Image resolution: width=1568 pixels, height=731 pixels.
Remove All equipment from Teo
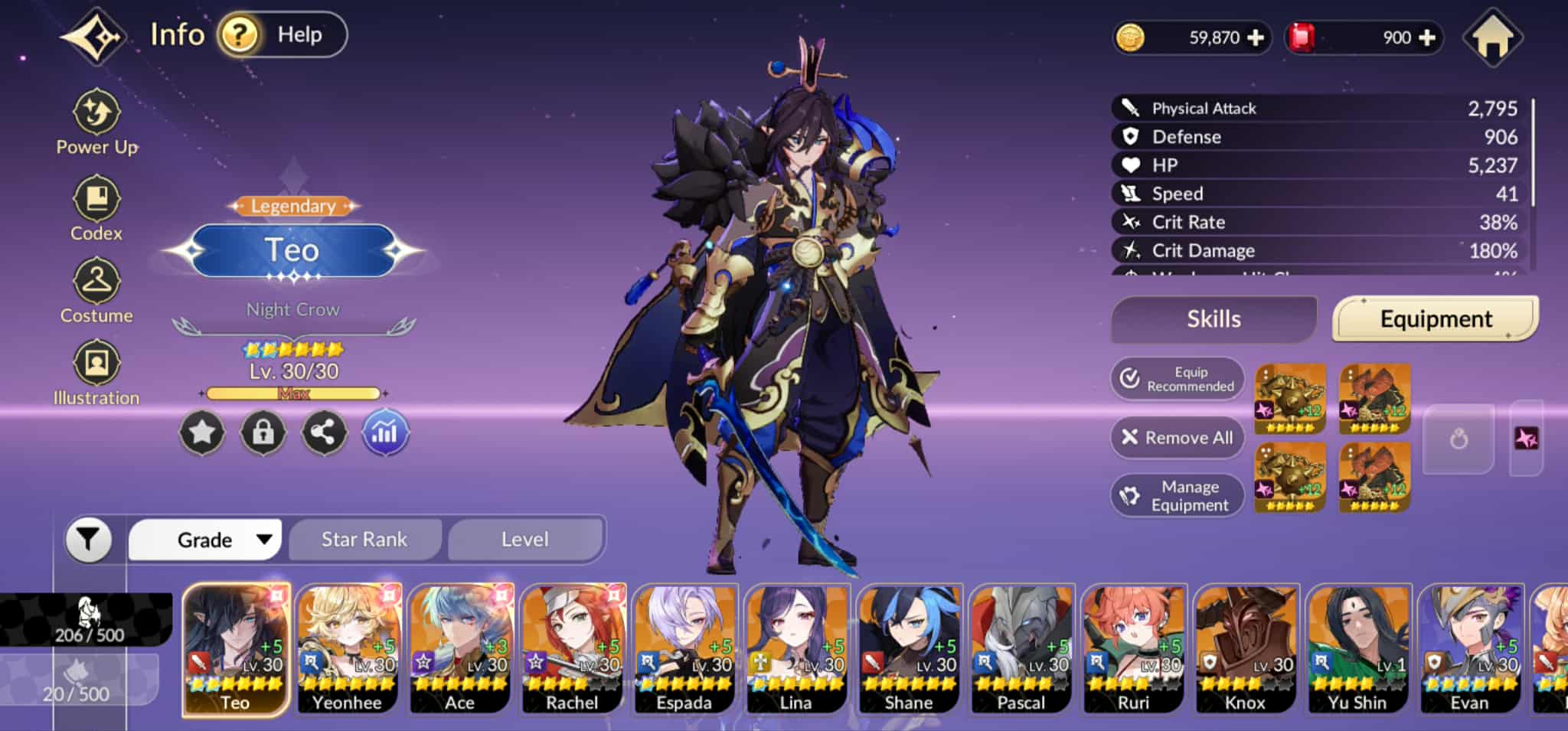[1178, 438]
